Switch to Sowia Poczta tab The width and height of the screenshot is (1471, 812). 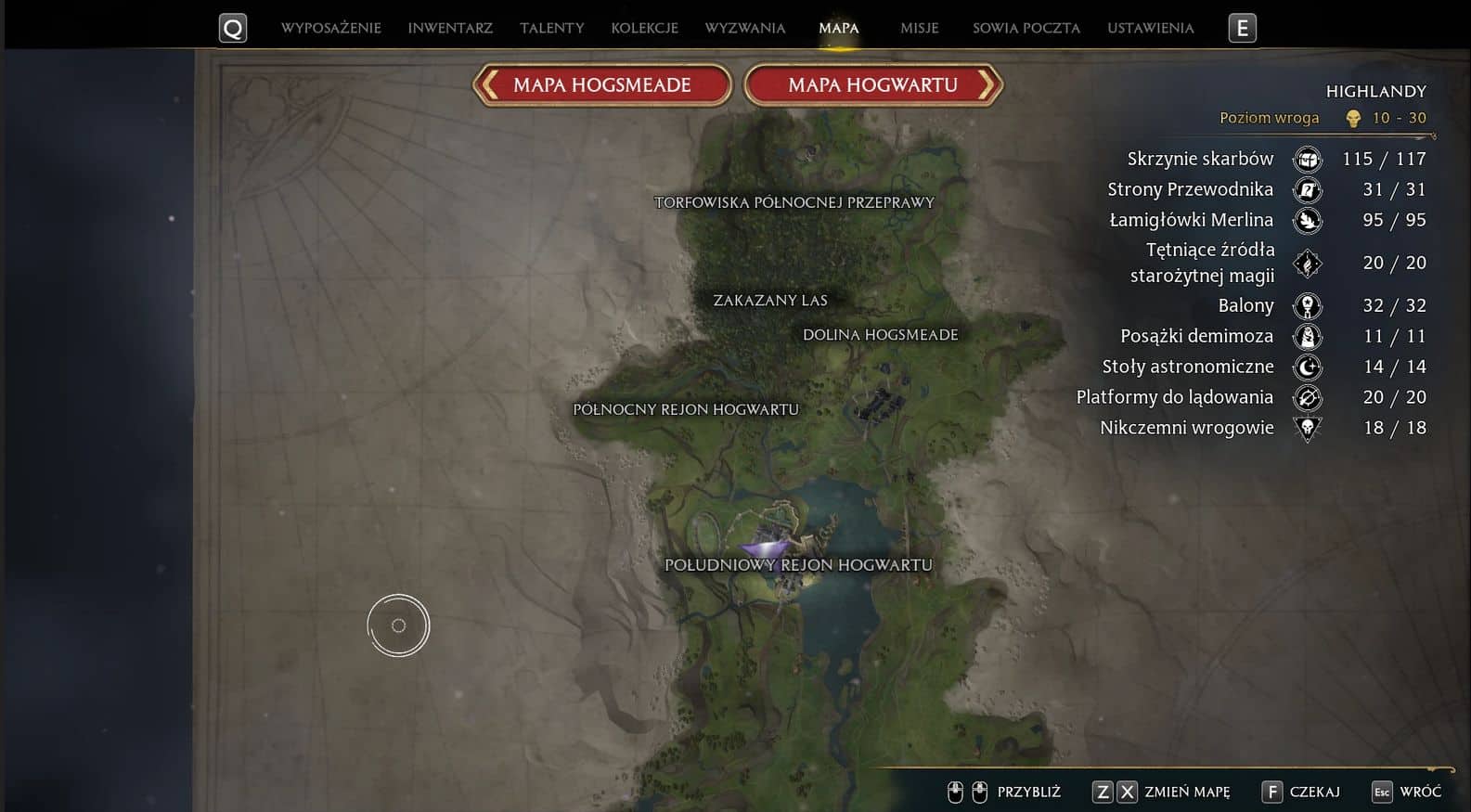pyautogui.click(x=1026, y=28)
